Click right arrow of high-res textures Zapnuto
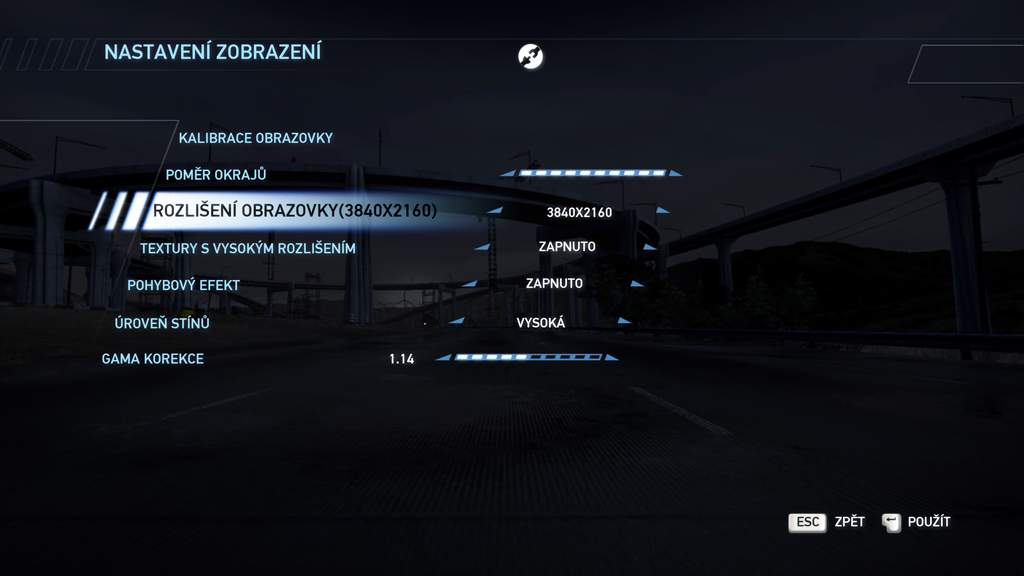The image size is (1024, 576). tap(650, 247)
